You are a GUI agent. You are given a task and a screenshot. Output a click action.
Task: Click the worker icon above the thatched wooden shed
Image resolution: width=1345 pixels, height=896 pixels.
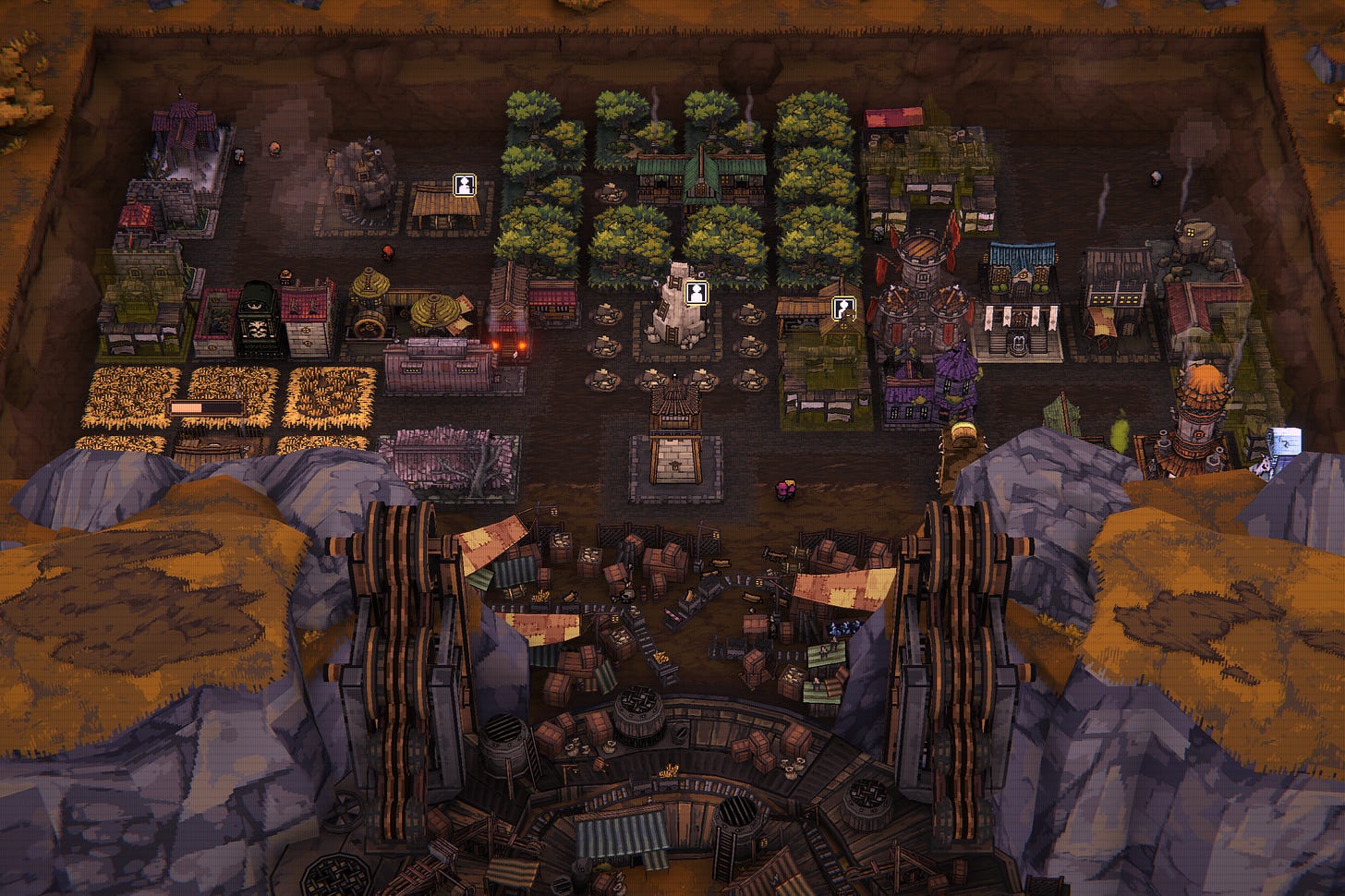(x=464, y=185)
